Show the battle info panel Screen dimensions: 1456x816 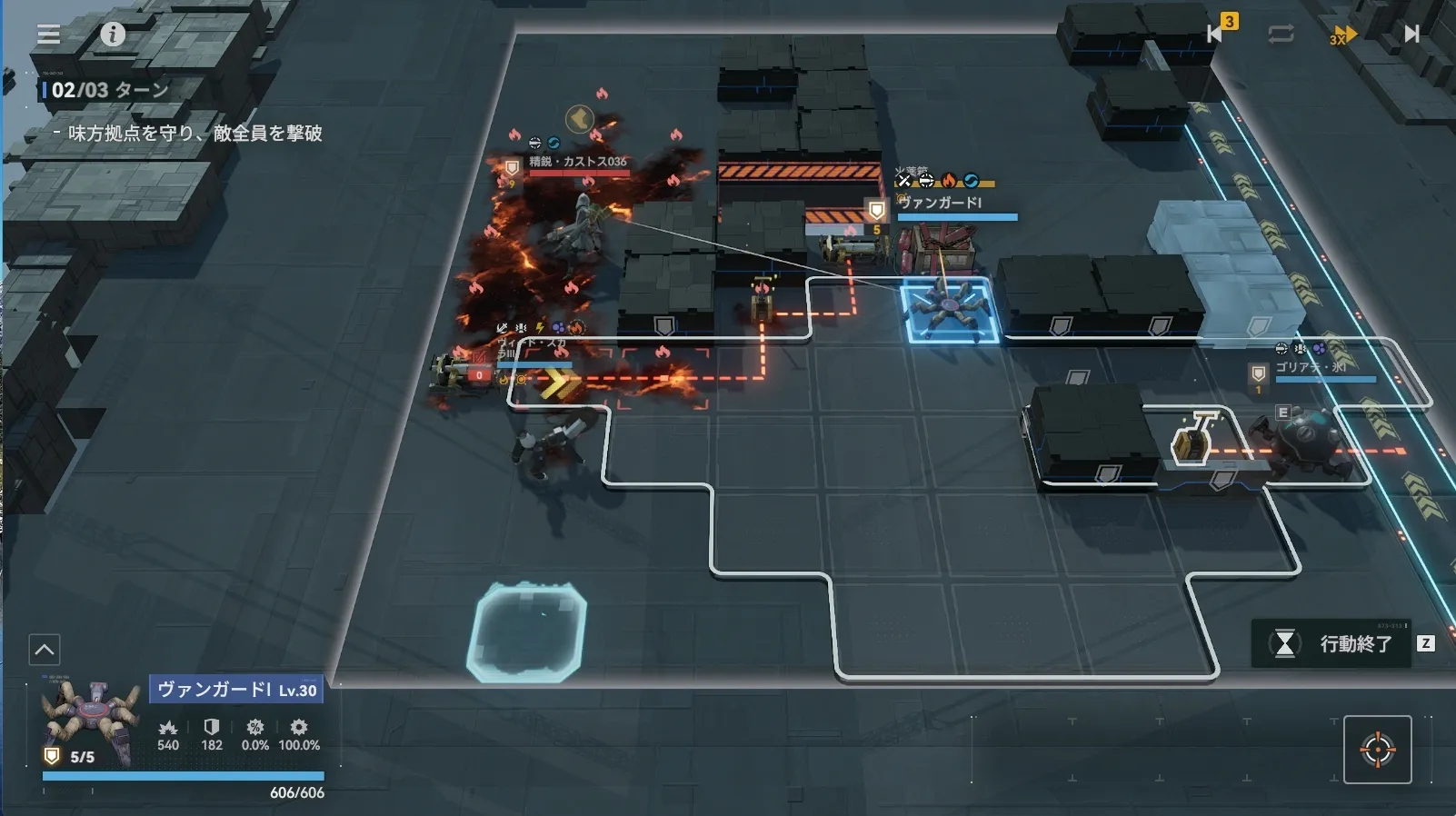click(x=113, y=35)
